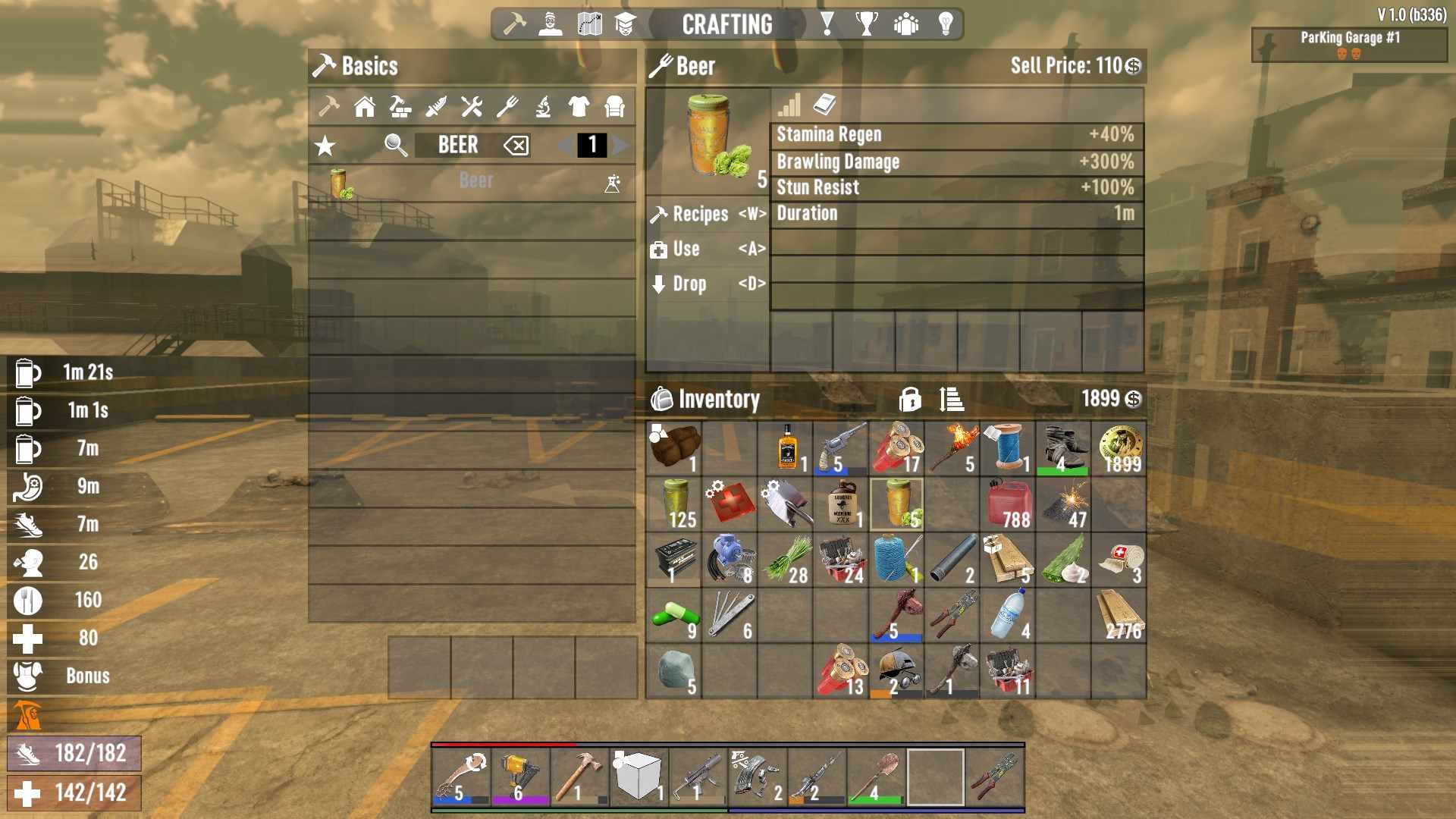Select the food category fork icon

click(x=507, y=107)
